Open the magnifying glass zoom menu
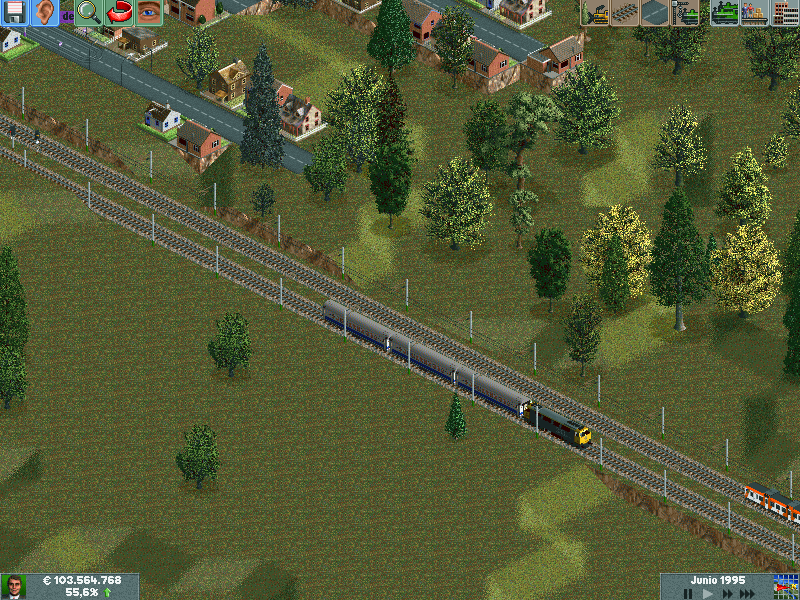This screenshot has width=800, height=600. (88, 13)
